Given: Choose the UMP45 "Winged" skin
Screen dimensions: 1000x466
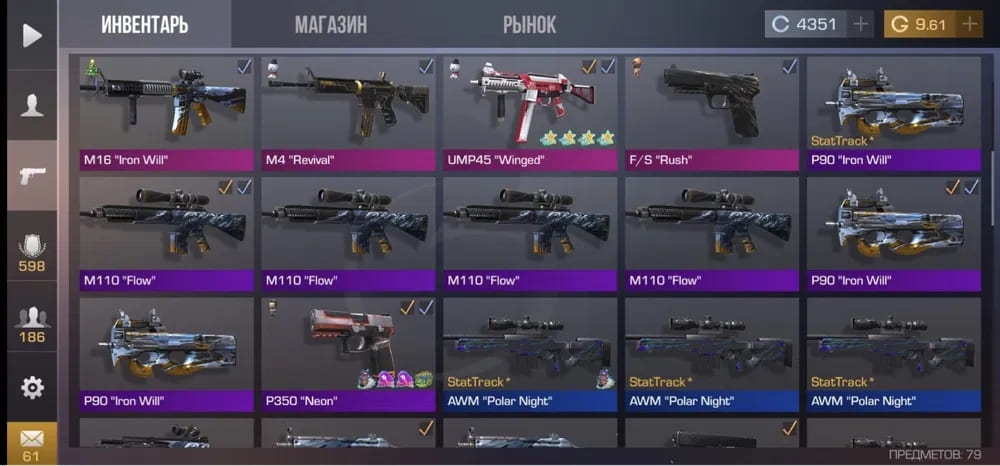Looking at the screenshot, I should coord(530,112).
